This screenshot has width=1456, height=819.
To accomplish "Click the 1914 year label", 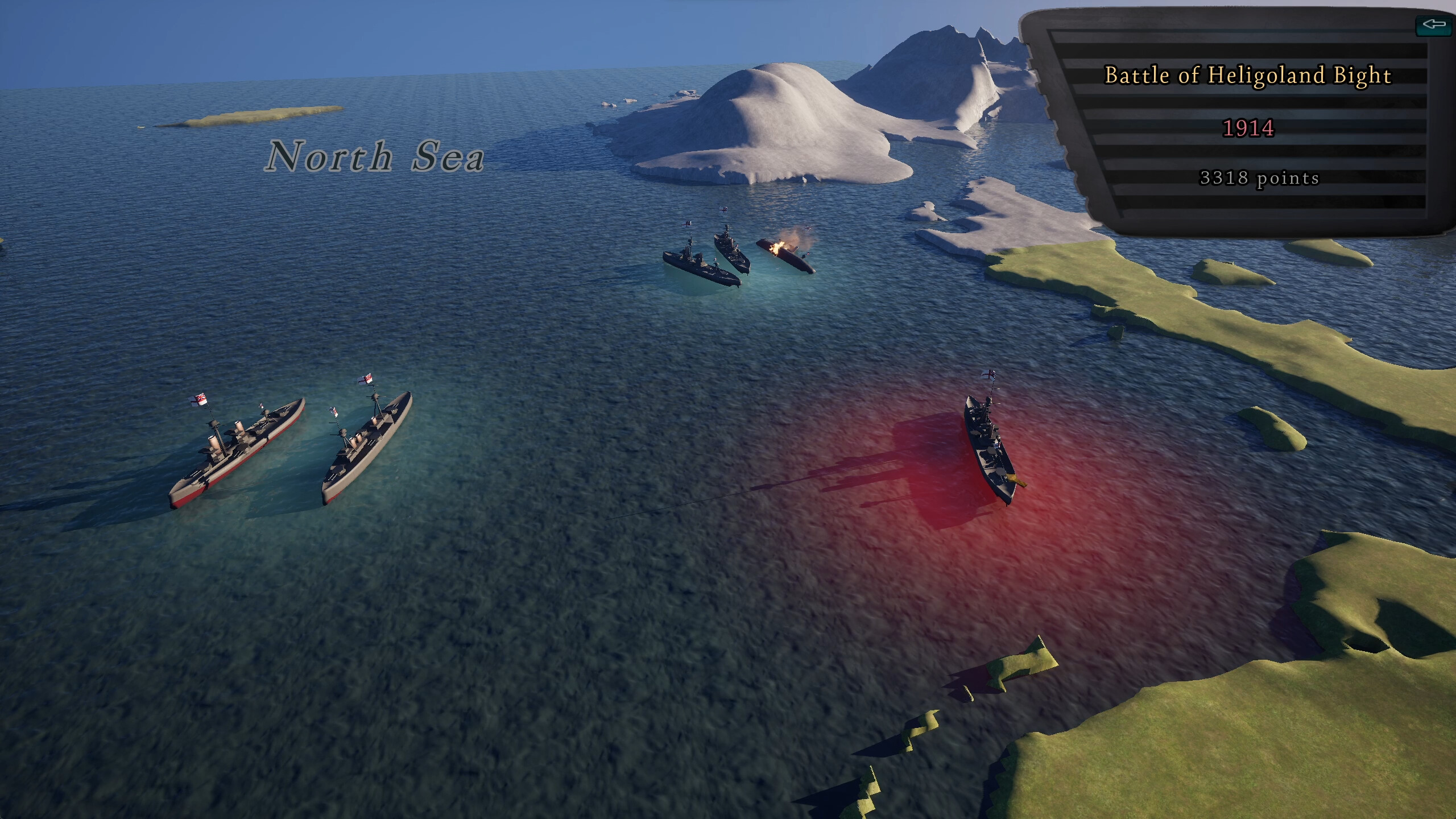I will coord(1247,130).
